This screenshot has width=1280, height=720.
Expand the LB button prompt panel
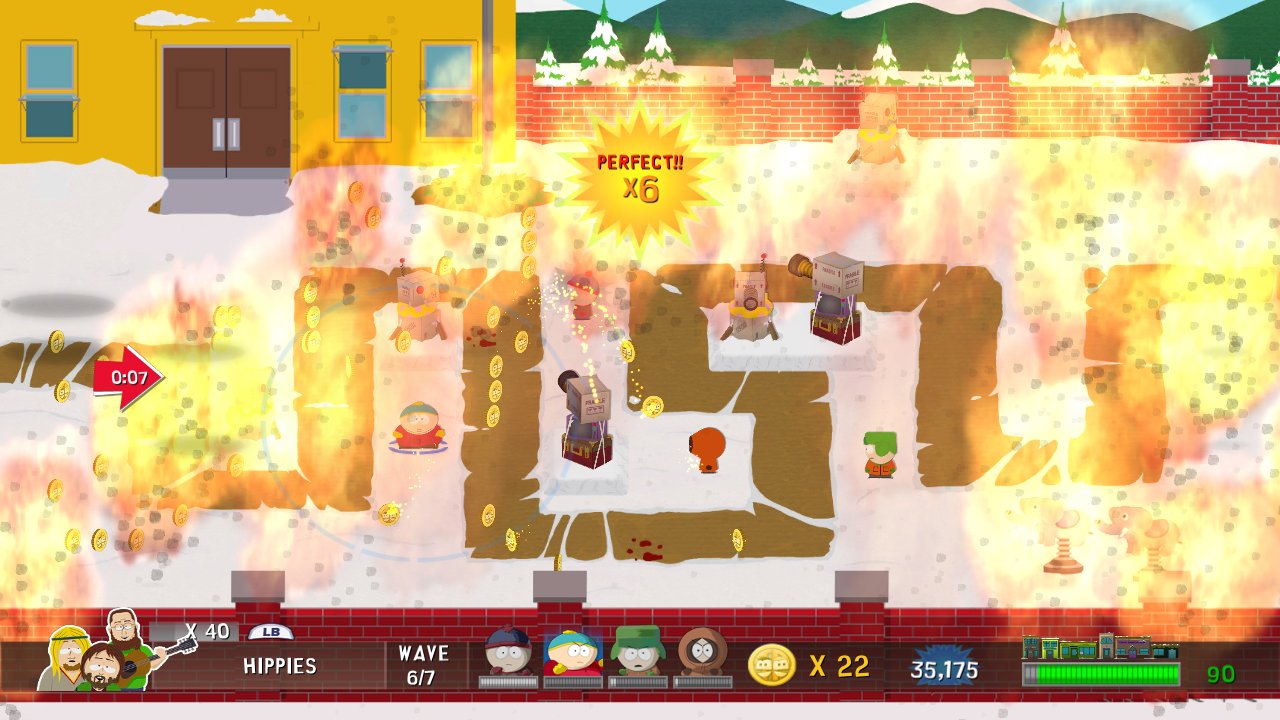click(270, 631)
